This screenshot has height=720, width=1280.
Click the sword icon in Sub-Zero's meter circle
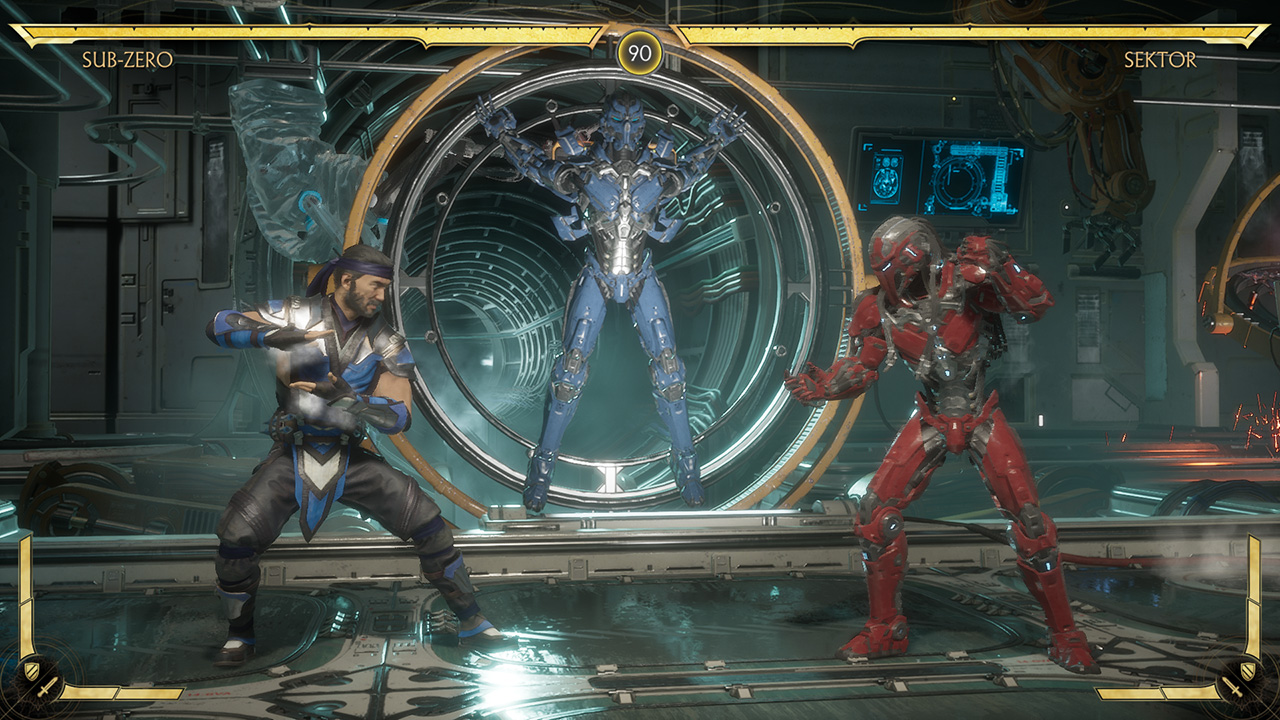tap(47, 689)
